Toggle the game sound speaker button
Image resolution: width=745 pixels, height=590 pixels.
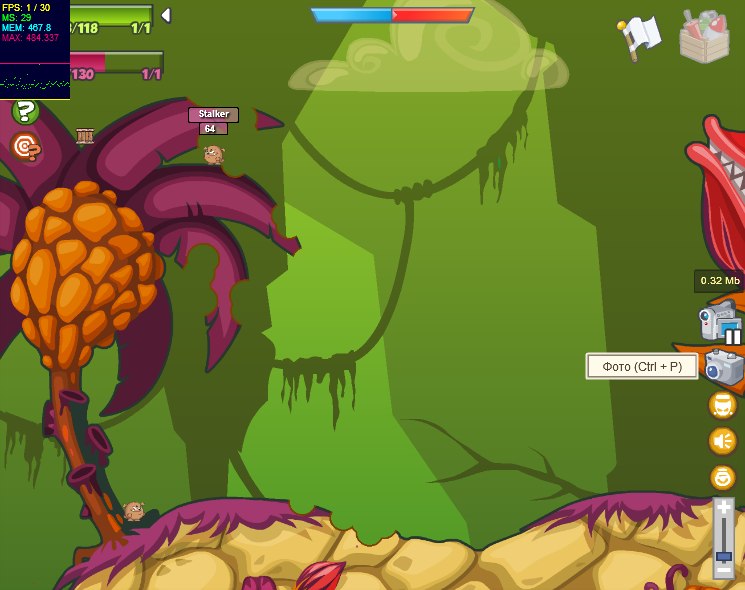(x=722, y=440)
